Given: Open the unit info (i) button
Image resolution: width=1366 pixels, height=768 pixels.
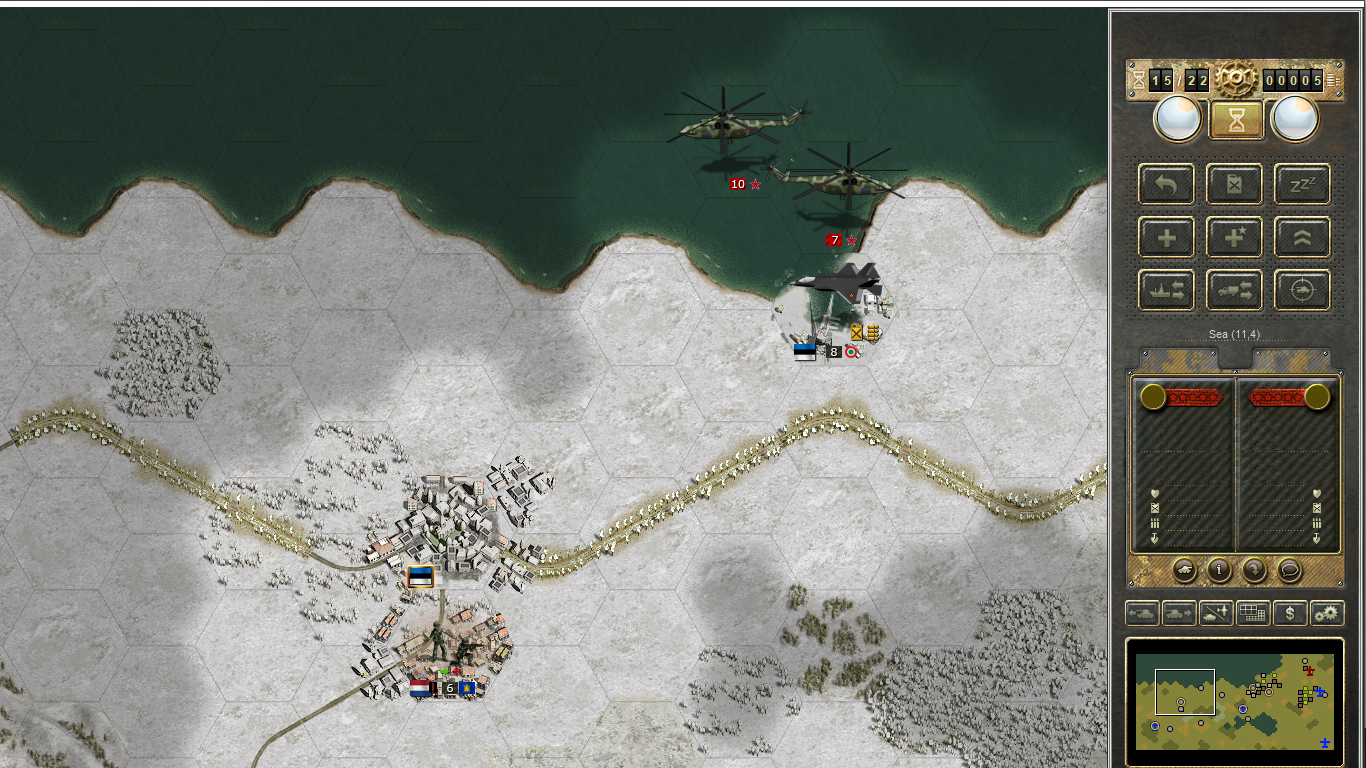Looking at the screenshot, I should coord(1219,570).
